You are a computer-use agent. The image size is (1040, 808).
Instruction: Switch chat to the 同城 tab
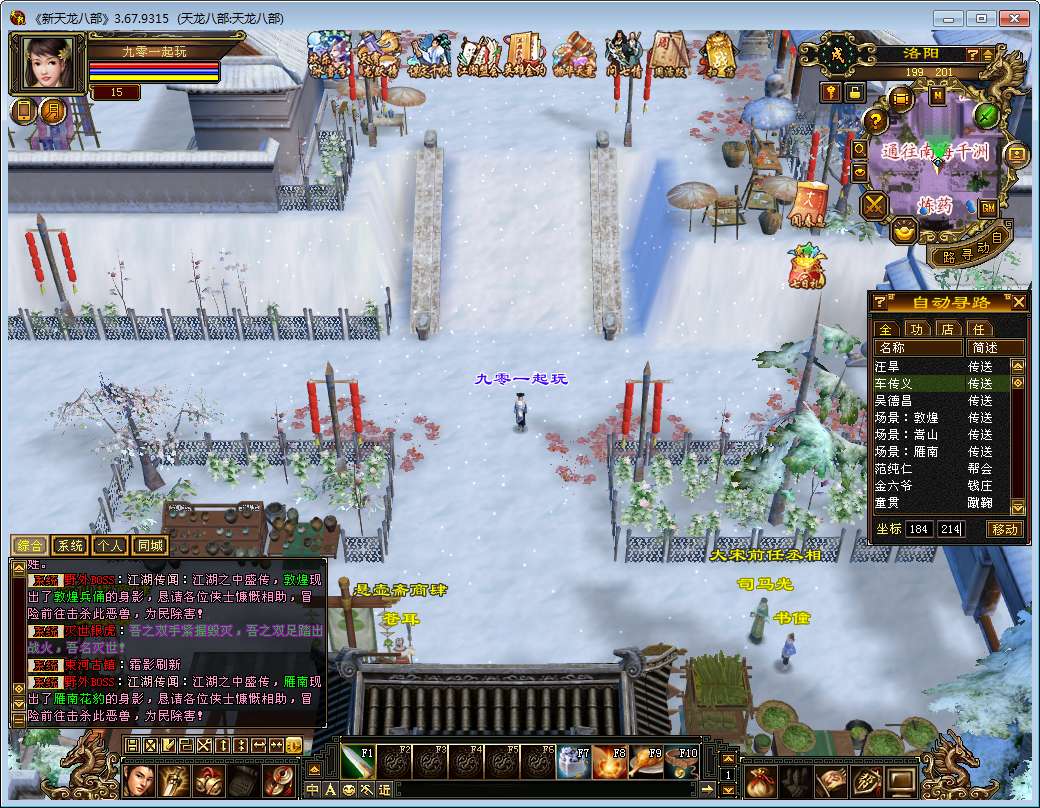click(x=150, y=546)
